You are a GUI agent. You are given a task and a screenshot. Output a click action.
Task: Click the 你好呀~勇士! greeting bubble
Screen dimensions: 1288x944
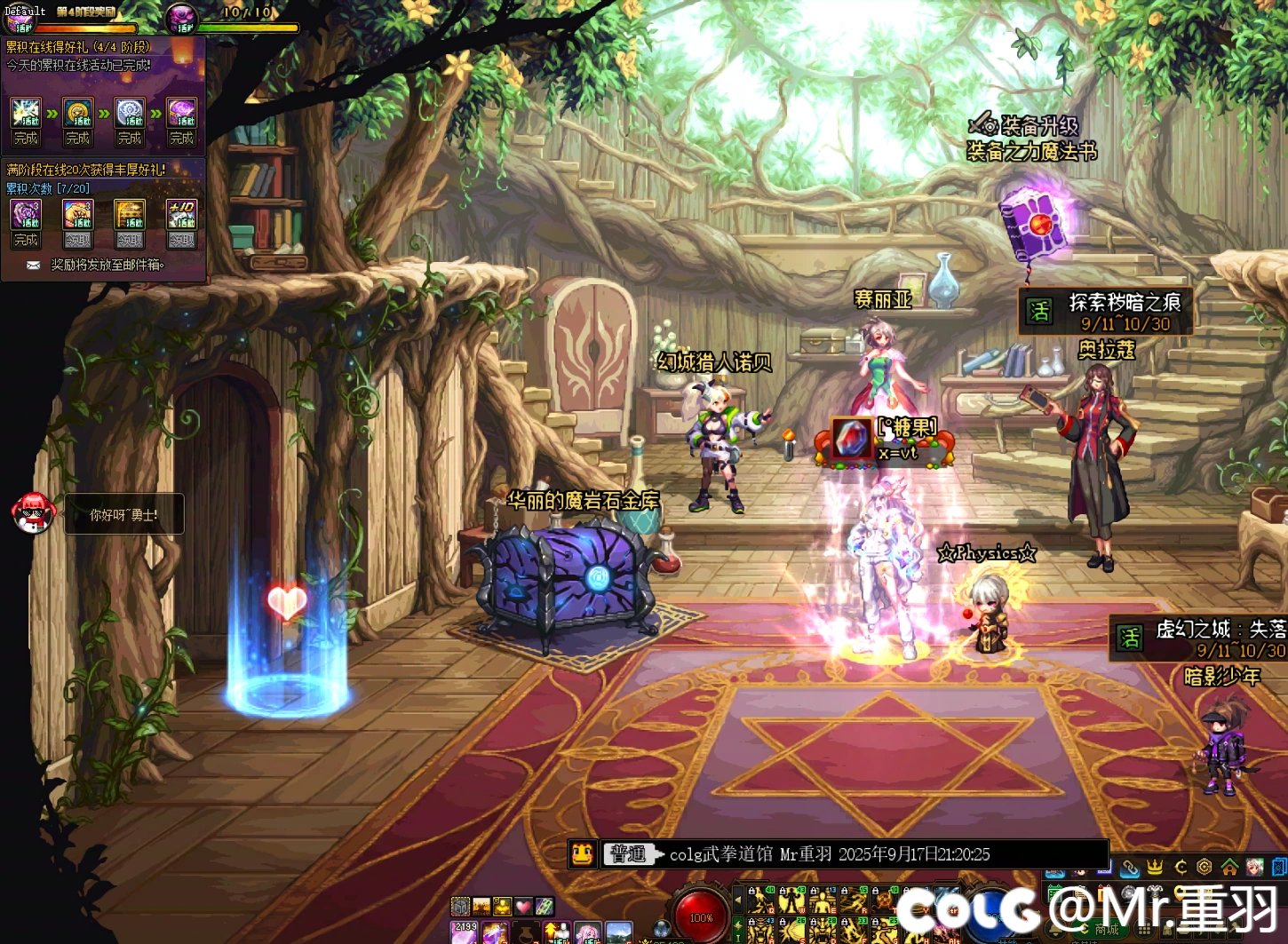pyautogui.click(x=123, y=514)
